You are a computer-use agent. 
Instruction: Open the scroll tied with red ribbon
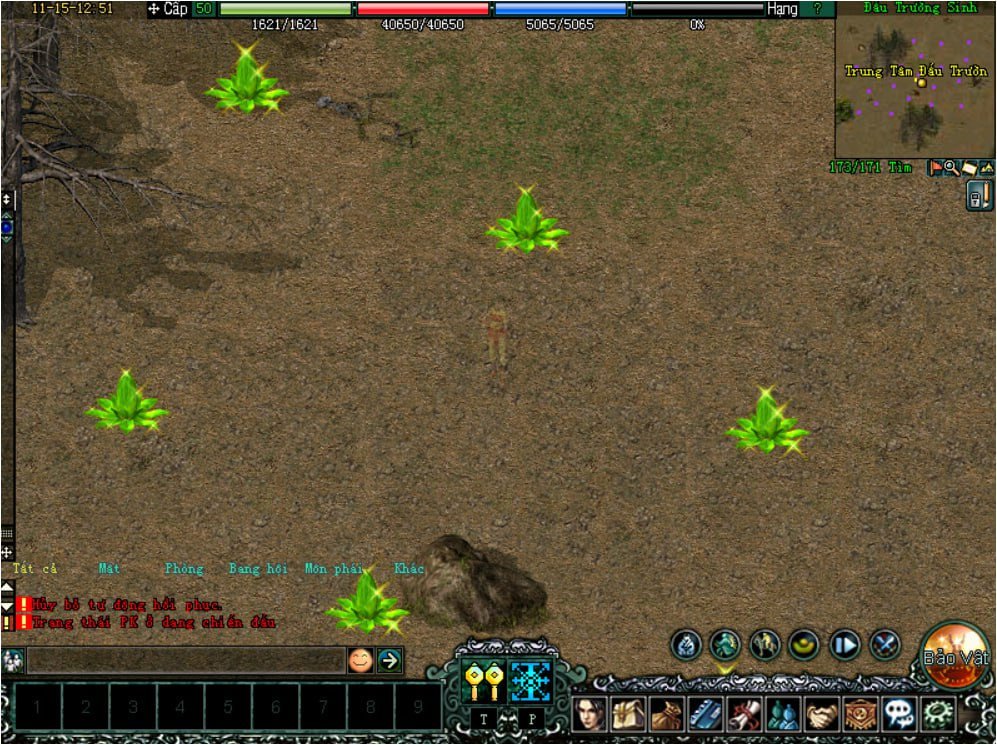745,714
